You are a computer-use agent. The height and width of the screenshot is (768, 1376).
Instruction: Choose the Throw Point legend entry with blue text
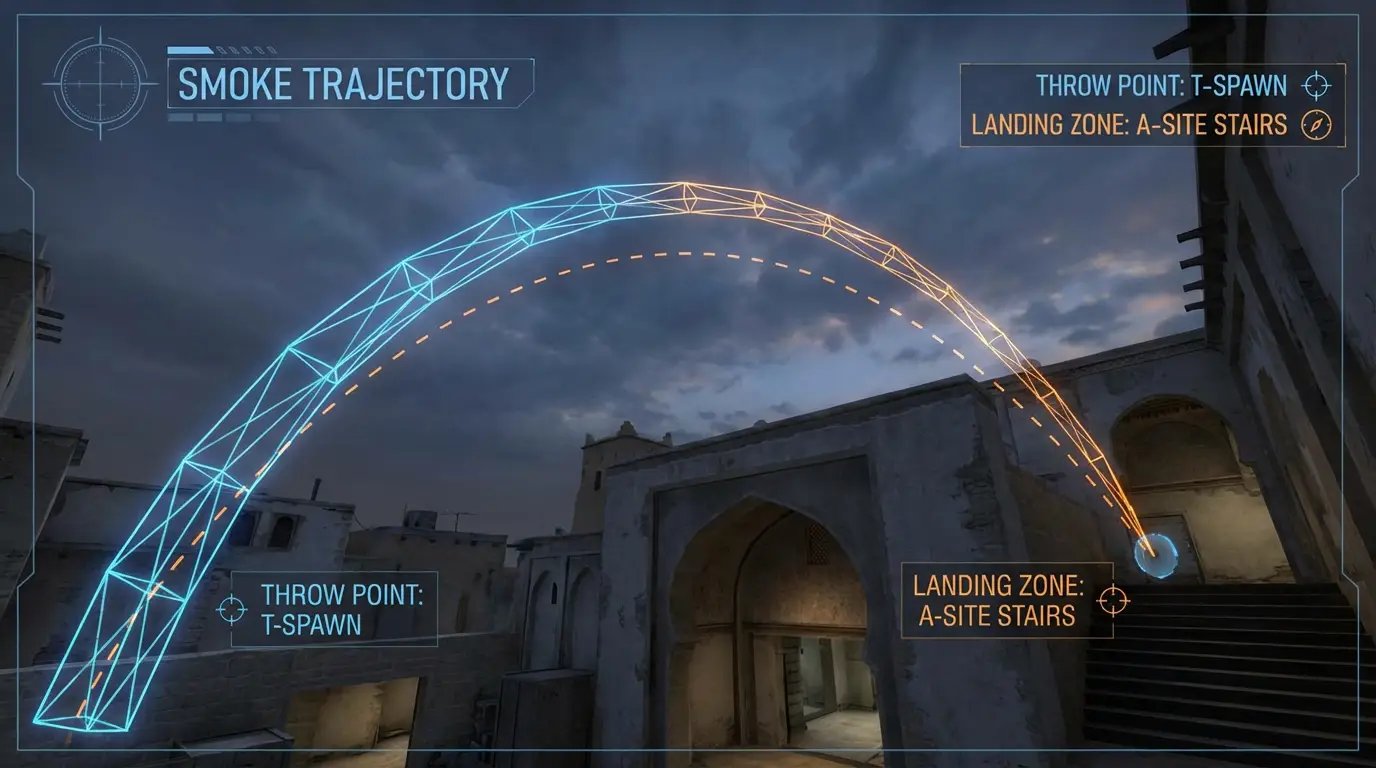1161,85
